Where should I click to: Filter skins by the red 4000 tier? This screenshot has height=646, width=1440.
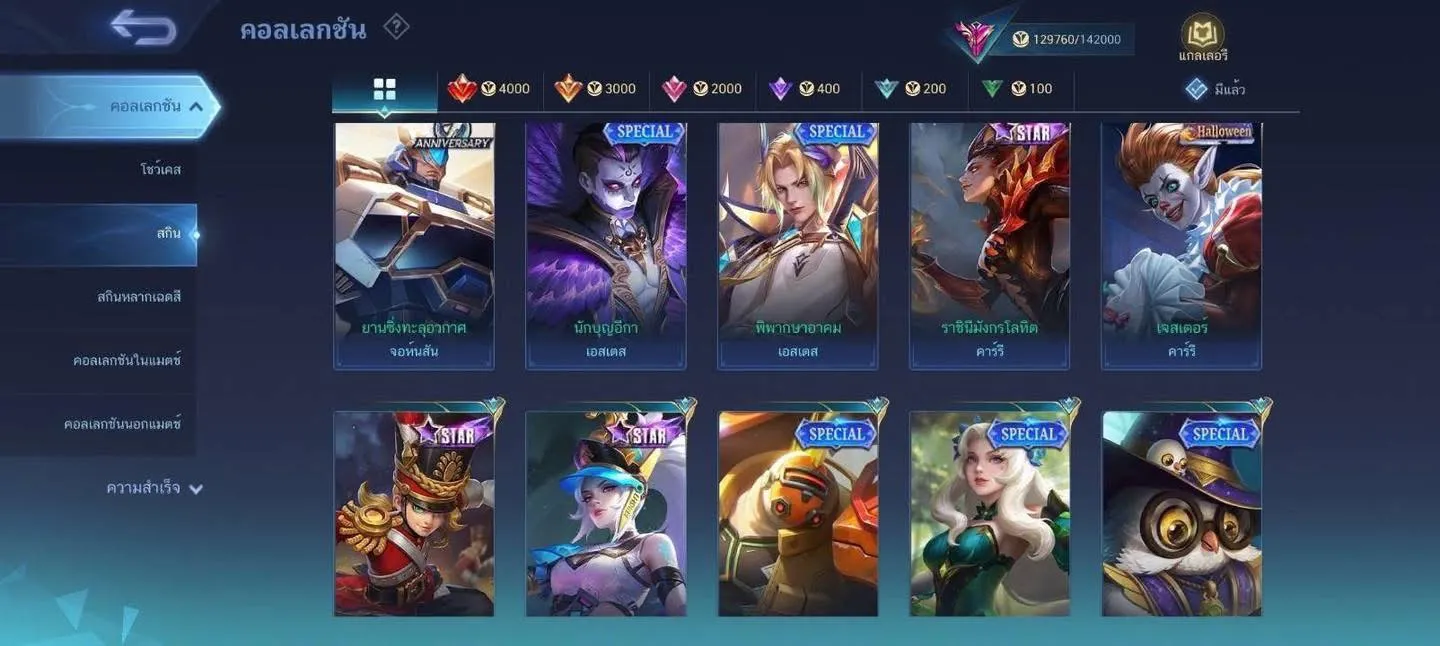click(x=489, y=89)
